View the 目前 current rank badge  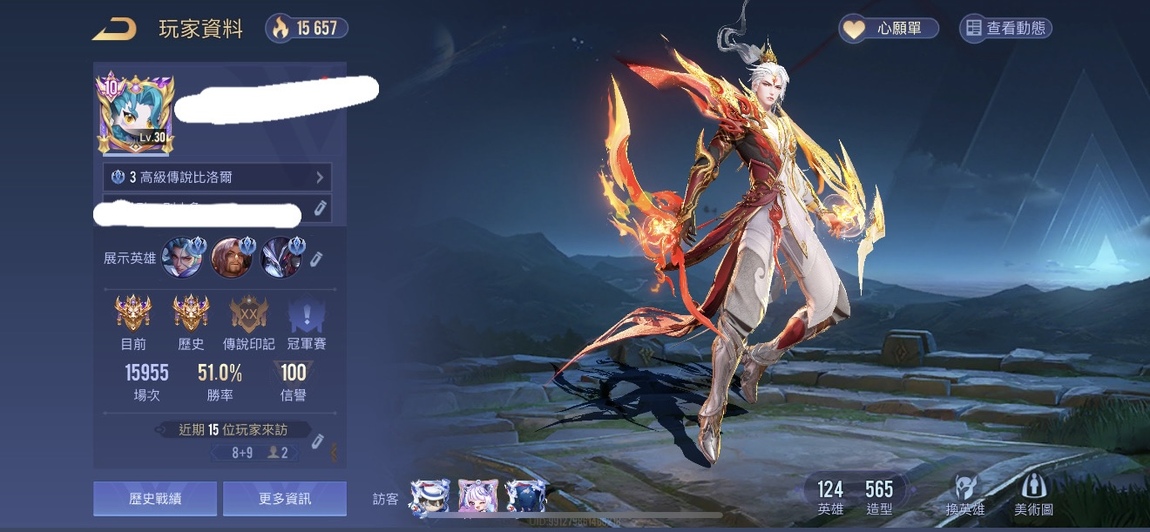(133, 315)
